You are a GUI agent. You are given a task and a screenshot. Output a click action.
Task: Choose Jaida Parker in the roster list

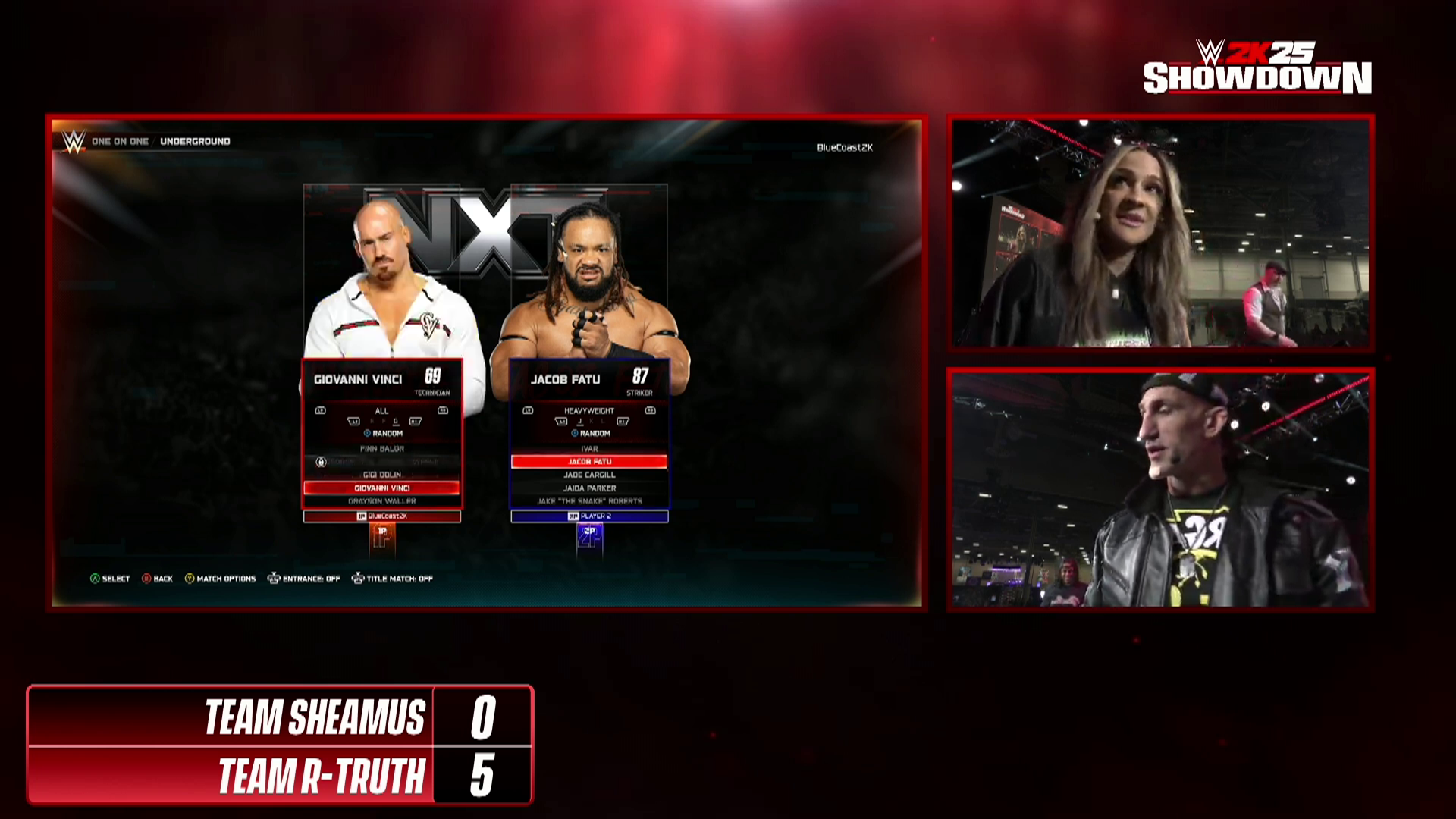tap(589, 488)
